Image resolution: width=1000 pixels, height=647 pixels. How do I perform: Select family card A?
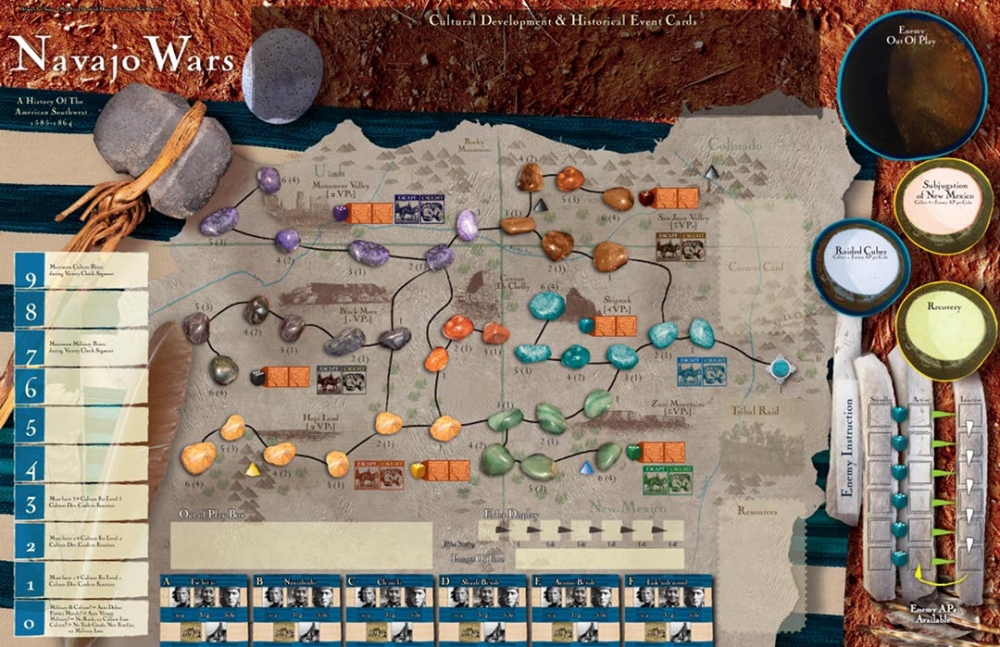click(x=203, y=606)
